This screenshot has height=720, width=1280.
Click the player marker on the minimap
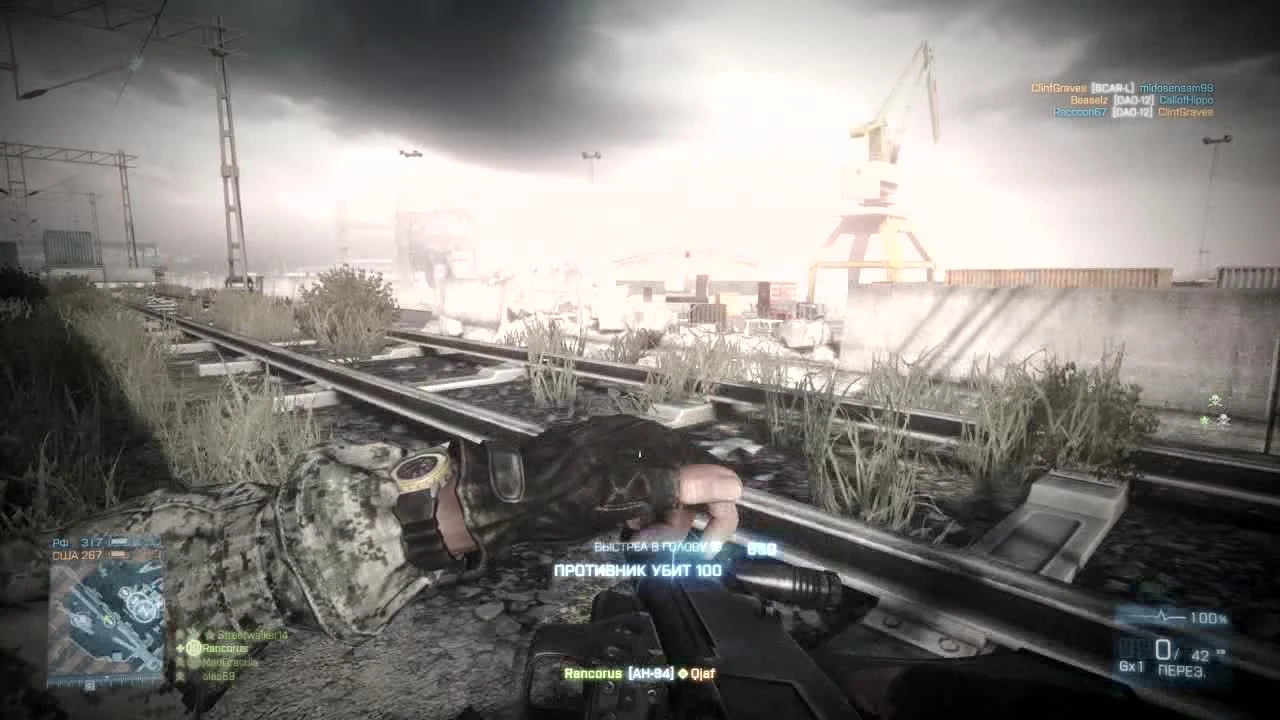coord(107,619)
